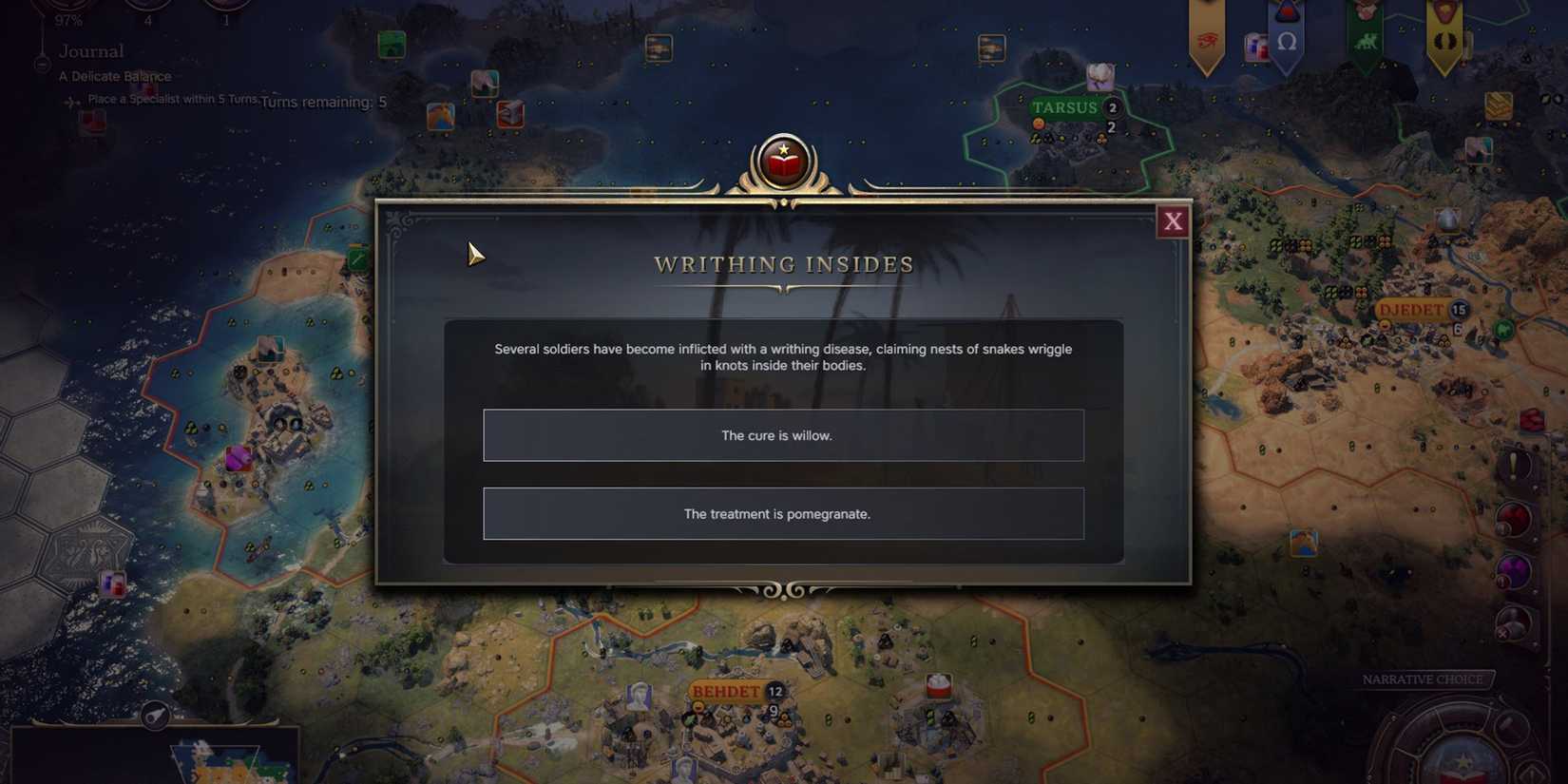
Task: Dismiss the Writhing Insides event window
Action: (x=1174, y=221)
